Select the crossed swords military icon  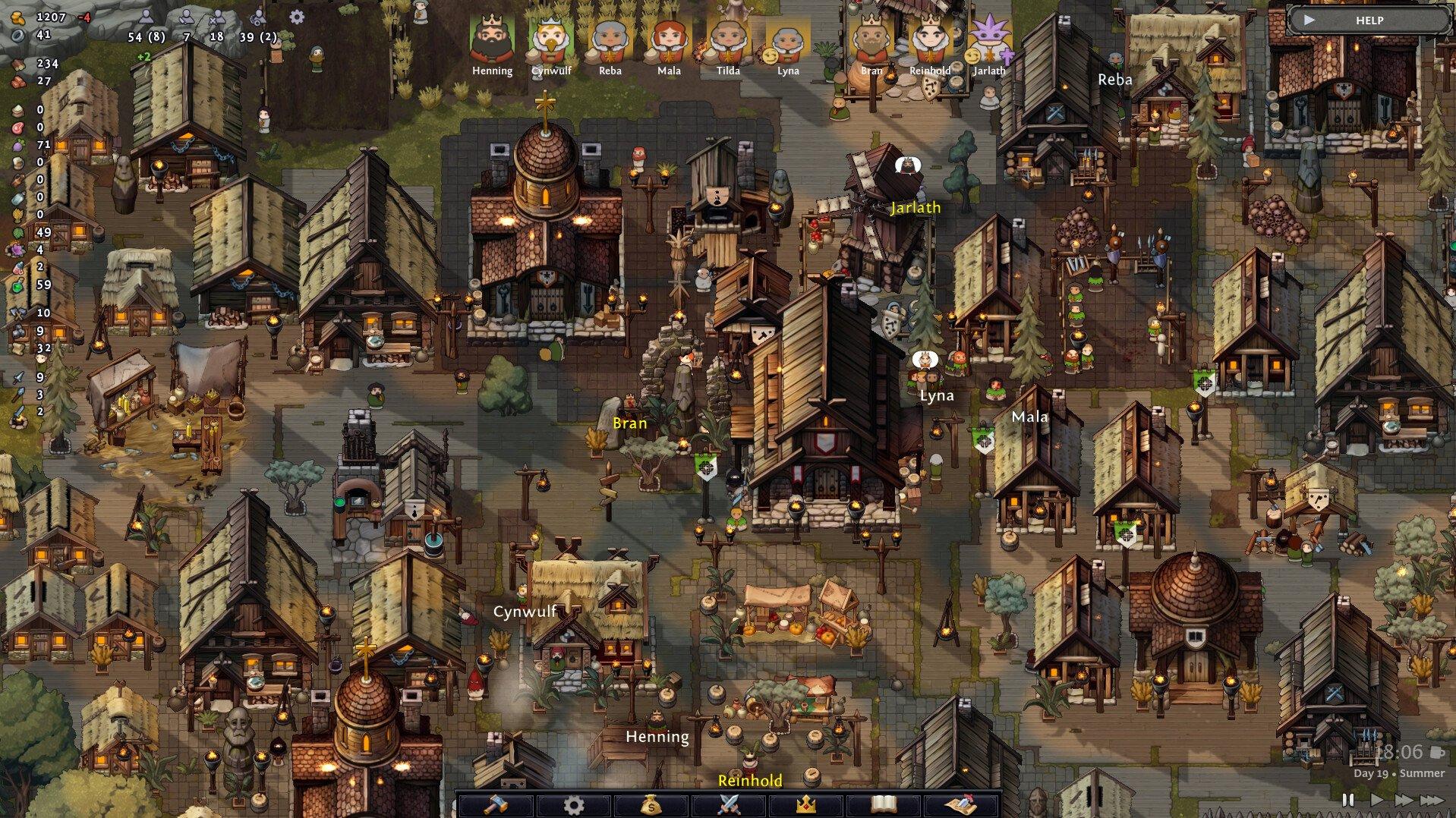click(730, 807)
